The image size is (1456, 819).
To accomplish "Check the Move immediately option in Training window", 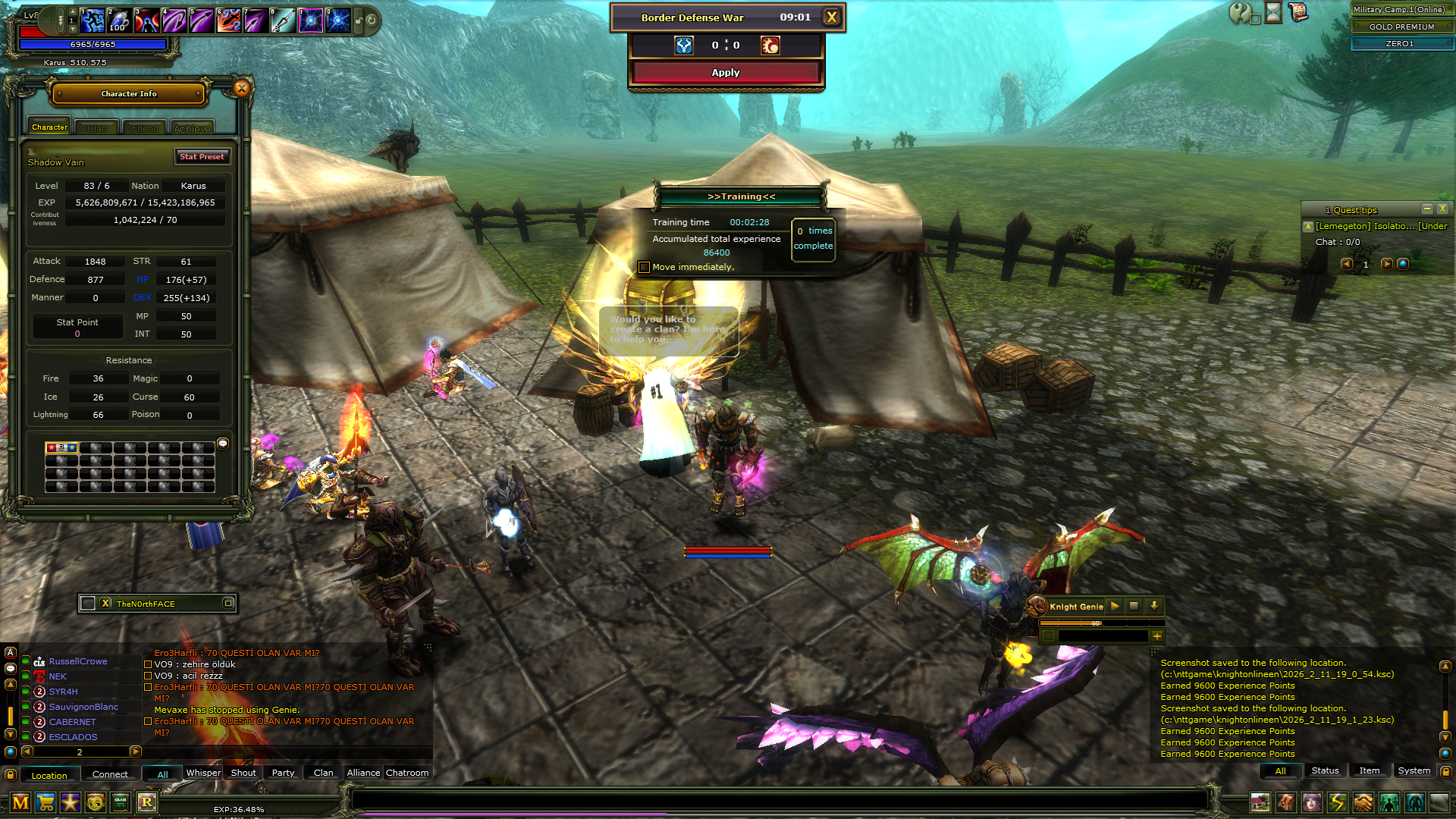I will tap(644, 267).
